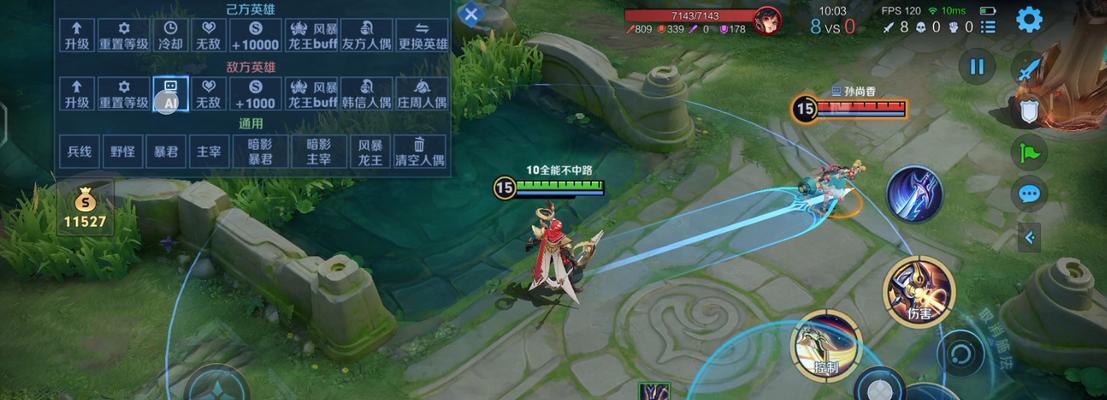Click own hero's 冷却 cooldown button
The height and width of the screenshot is (400, 1107).
coord(170,36)
